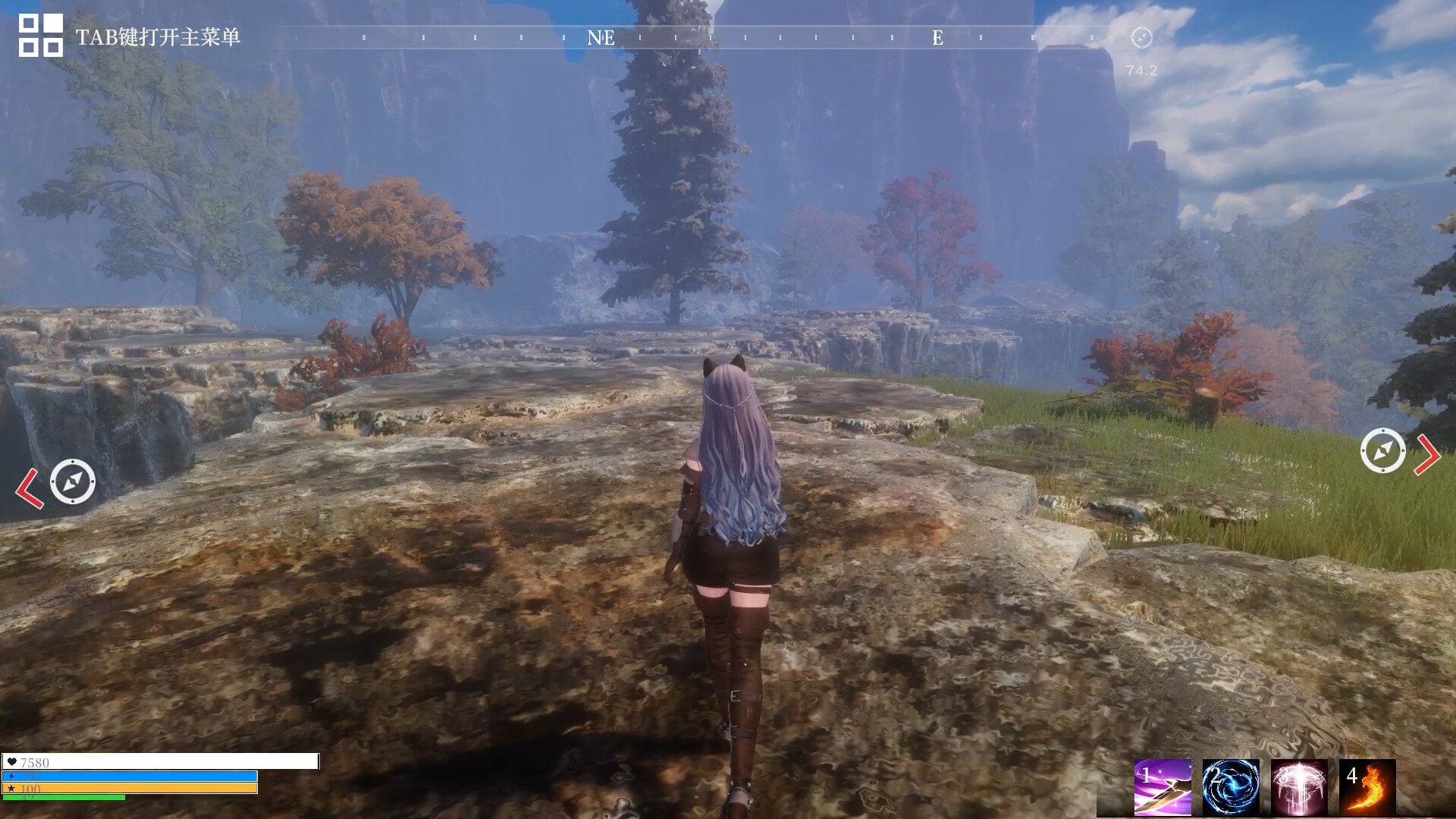Use the blue swirling vortex skill
Image resolution: width=1456 pixels, height=819 pixels.
(x=1230, y=787)
